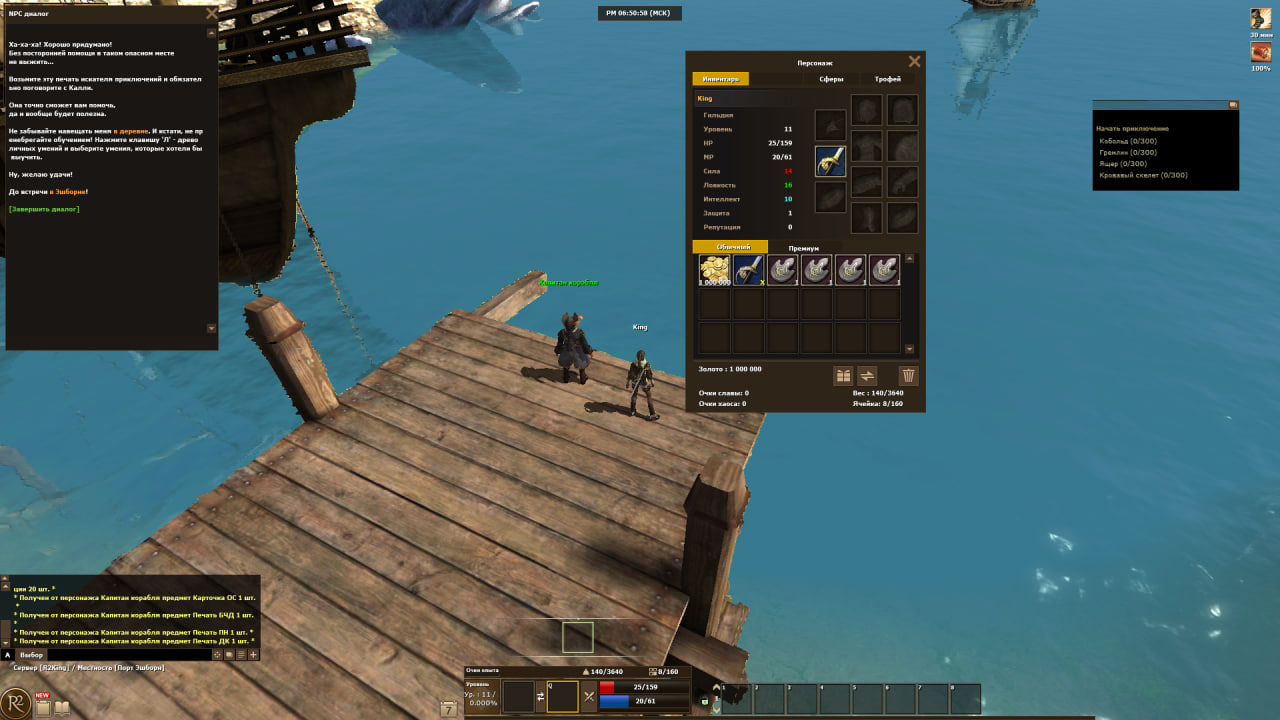This screenshot has height=720, width=1280.
Task: Click the equipped sword weapon slot
Action: pos(831,161)
